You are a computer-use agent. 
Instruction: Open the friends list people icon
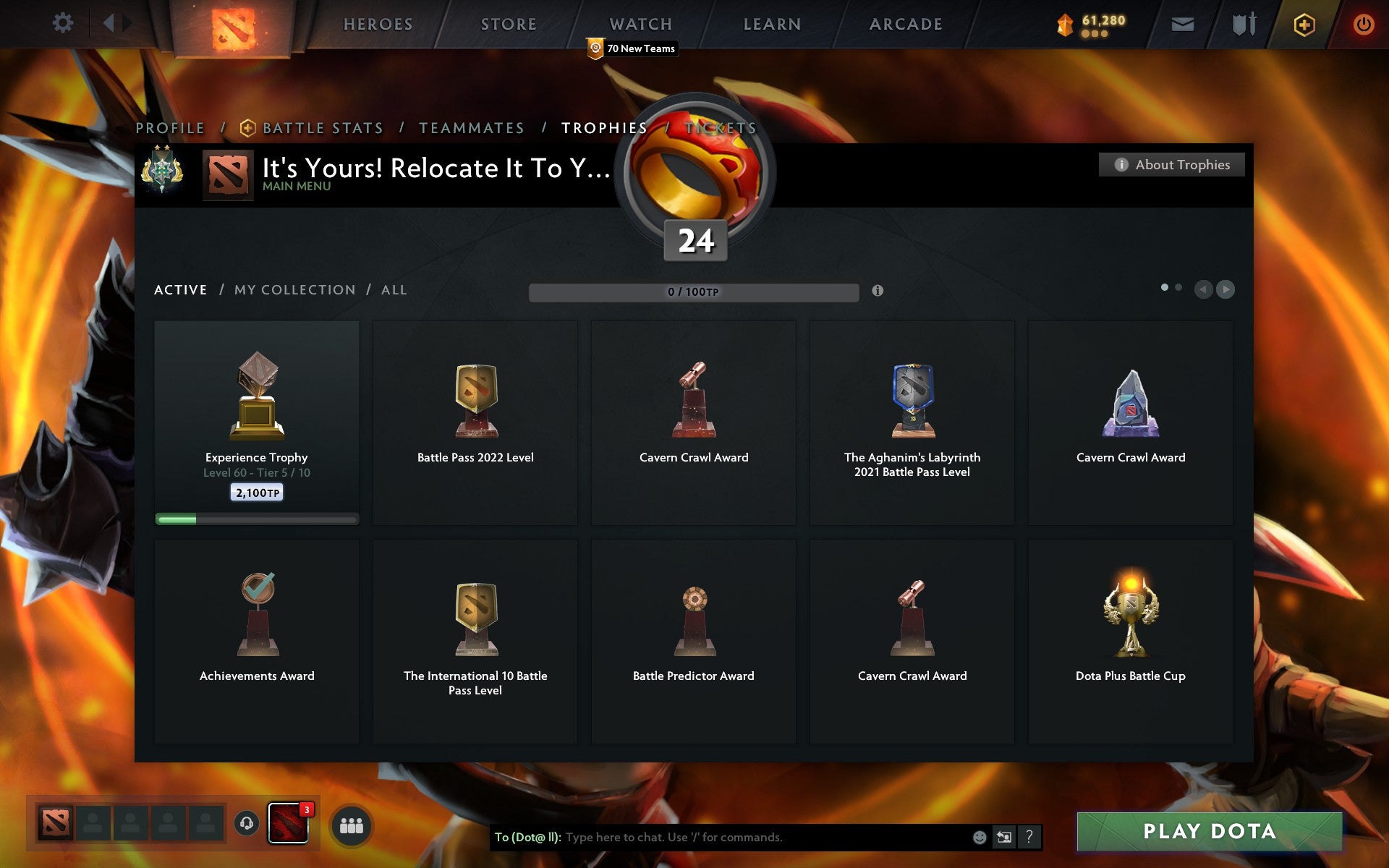click(x=351, y=825)
